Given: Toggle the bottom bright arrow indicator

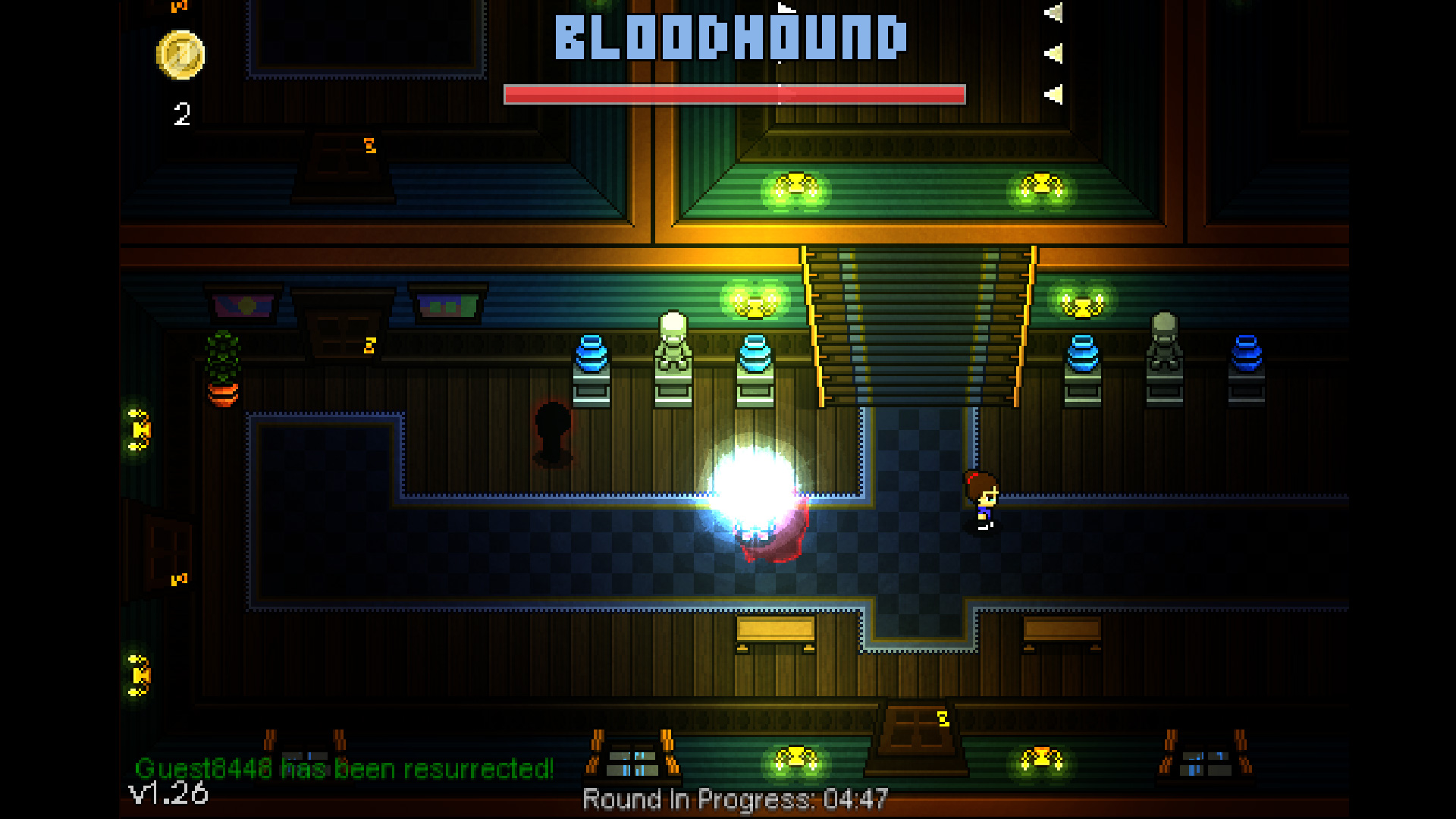Looking at the screenshot, I should tap(1054, 93).
